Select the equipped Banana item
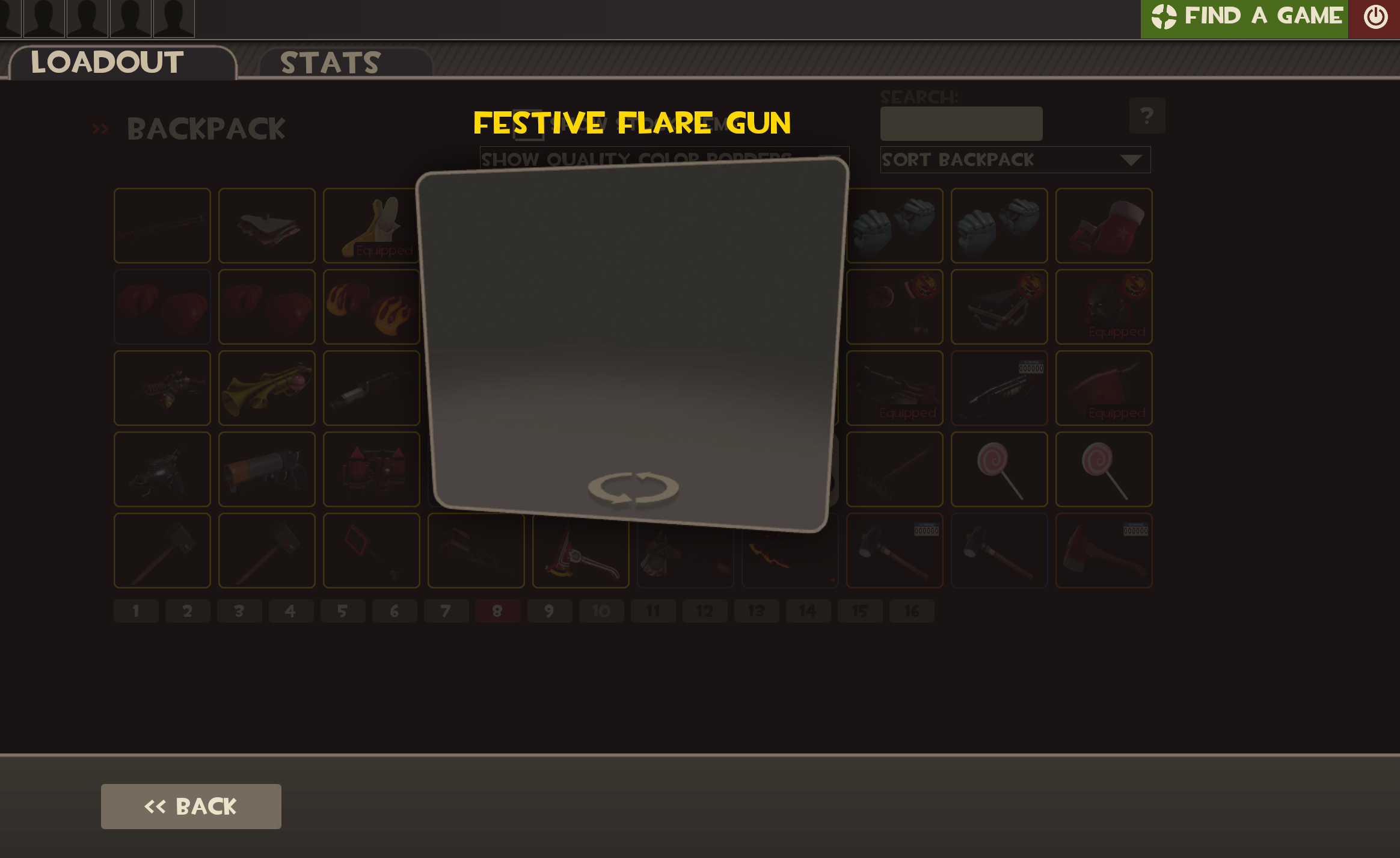This screenshot has height=858, width=1400. pyautogui.click(x=371, y=226)
